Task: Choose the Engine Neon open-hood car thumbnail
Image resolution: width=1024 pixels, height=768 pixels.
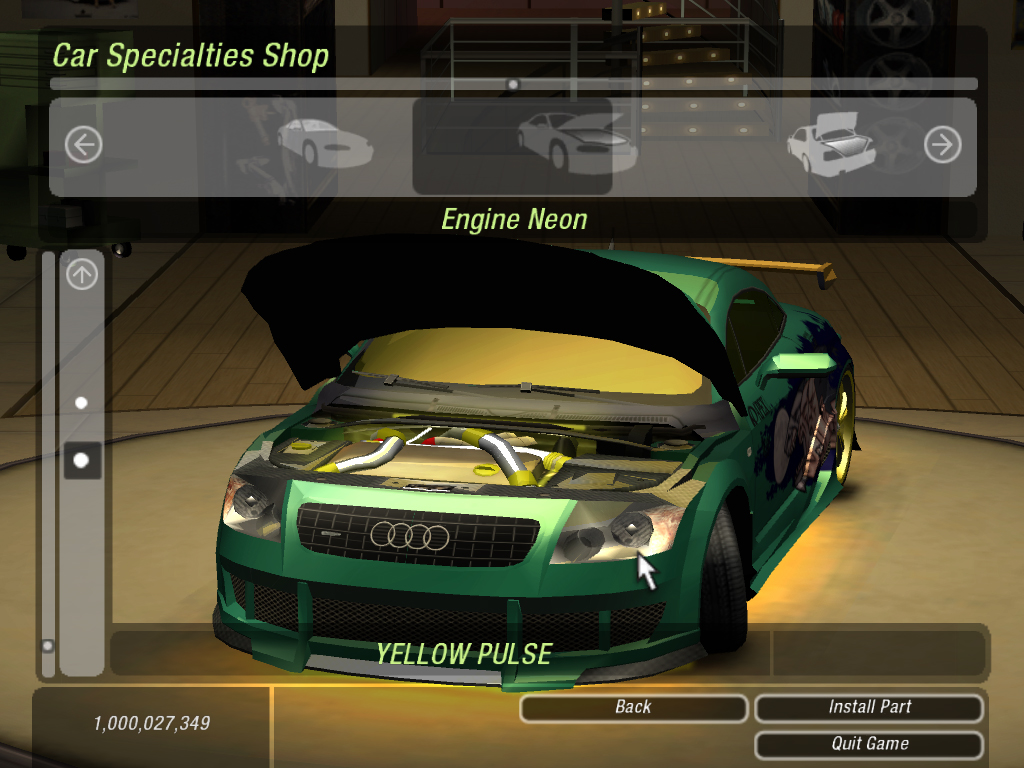Action: (512, 146)
